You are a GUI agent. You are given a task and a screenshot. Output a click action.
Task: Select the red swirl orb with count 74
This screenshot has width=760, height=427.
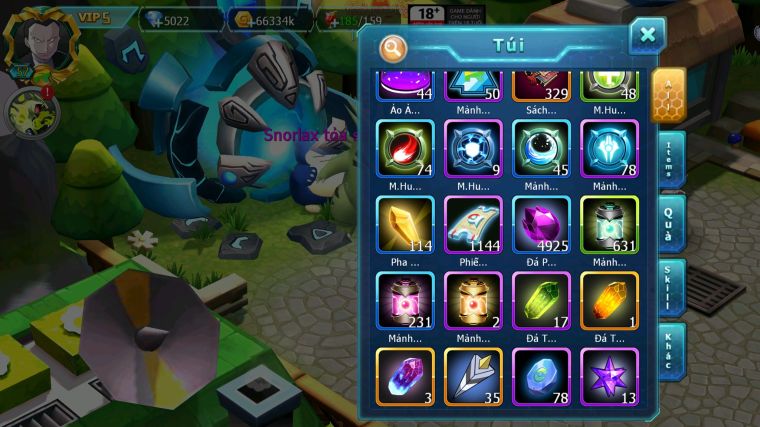(405, 149)
